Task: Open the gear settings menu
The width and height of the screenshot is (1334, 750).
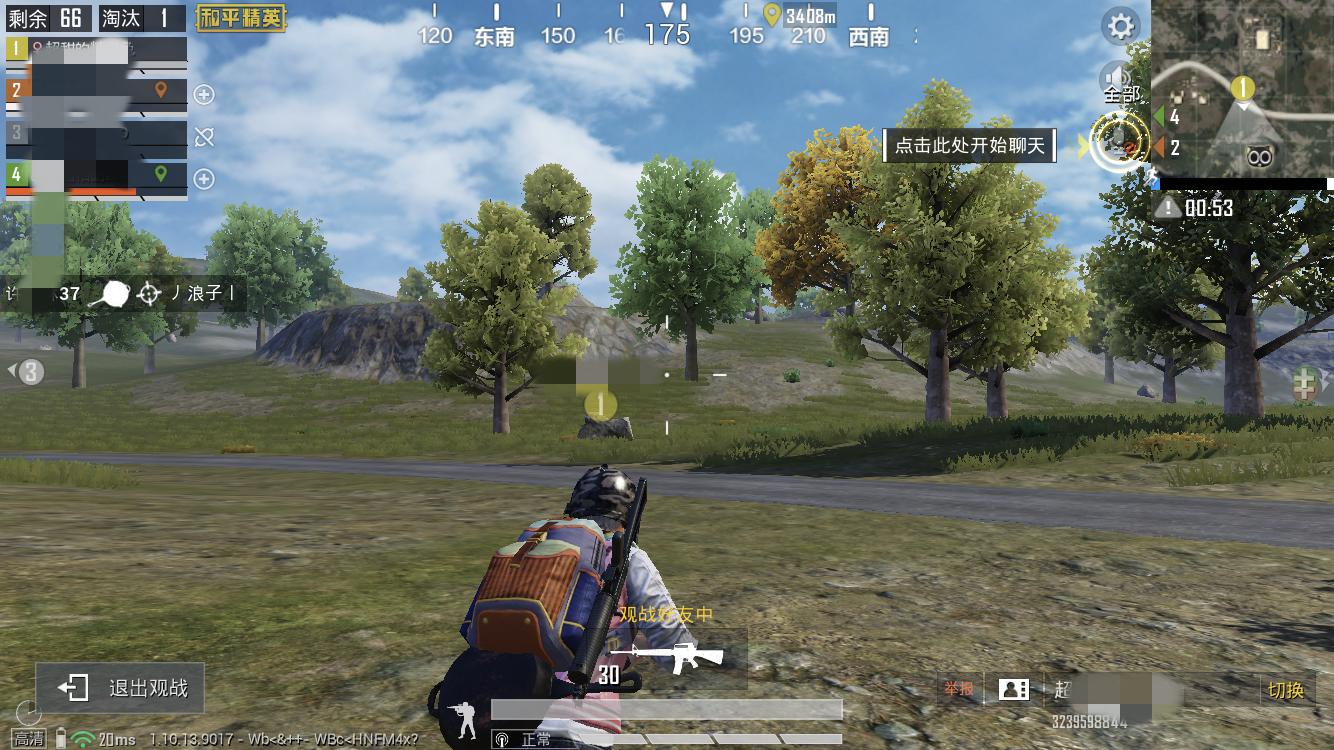Action: coord(1120,26)
